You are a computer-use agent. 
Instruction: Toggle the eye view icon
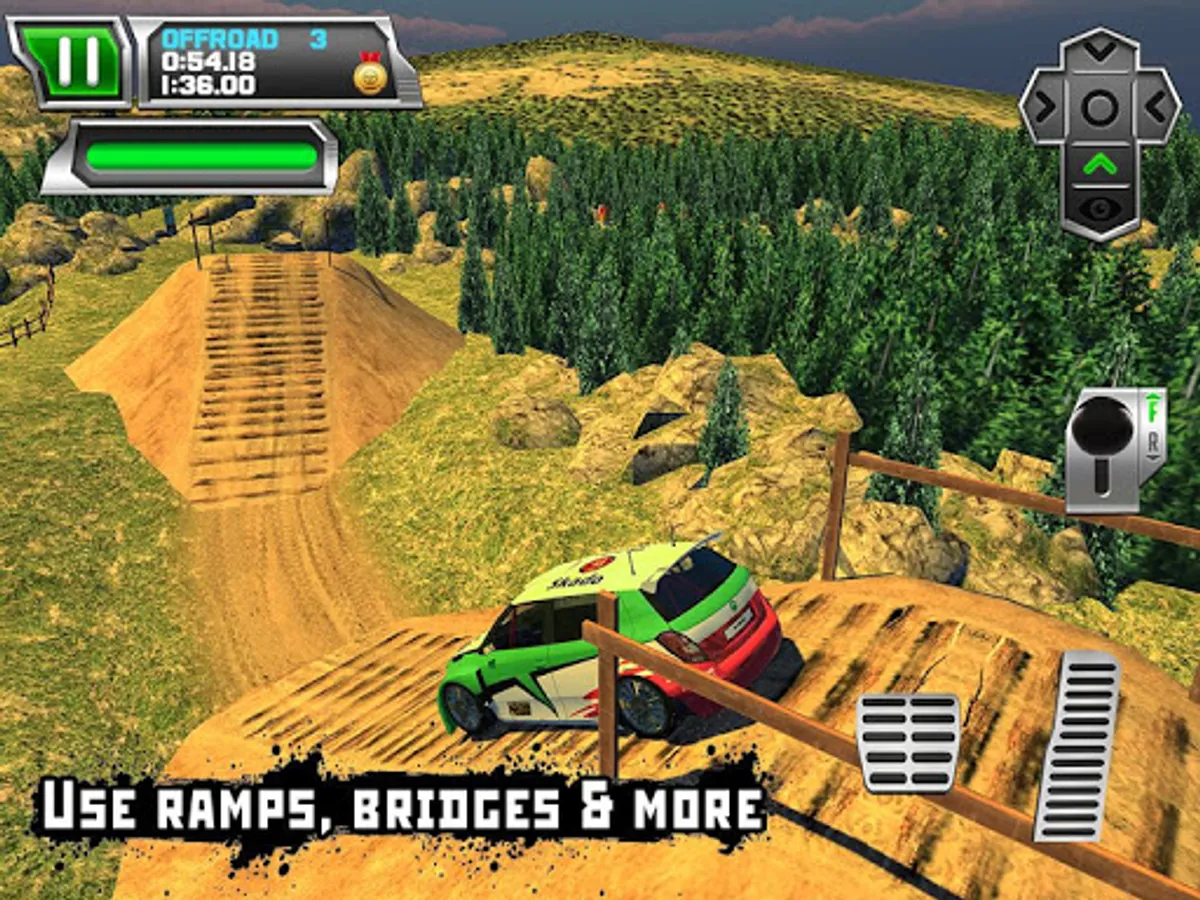(1099, 206)
